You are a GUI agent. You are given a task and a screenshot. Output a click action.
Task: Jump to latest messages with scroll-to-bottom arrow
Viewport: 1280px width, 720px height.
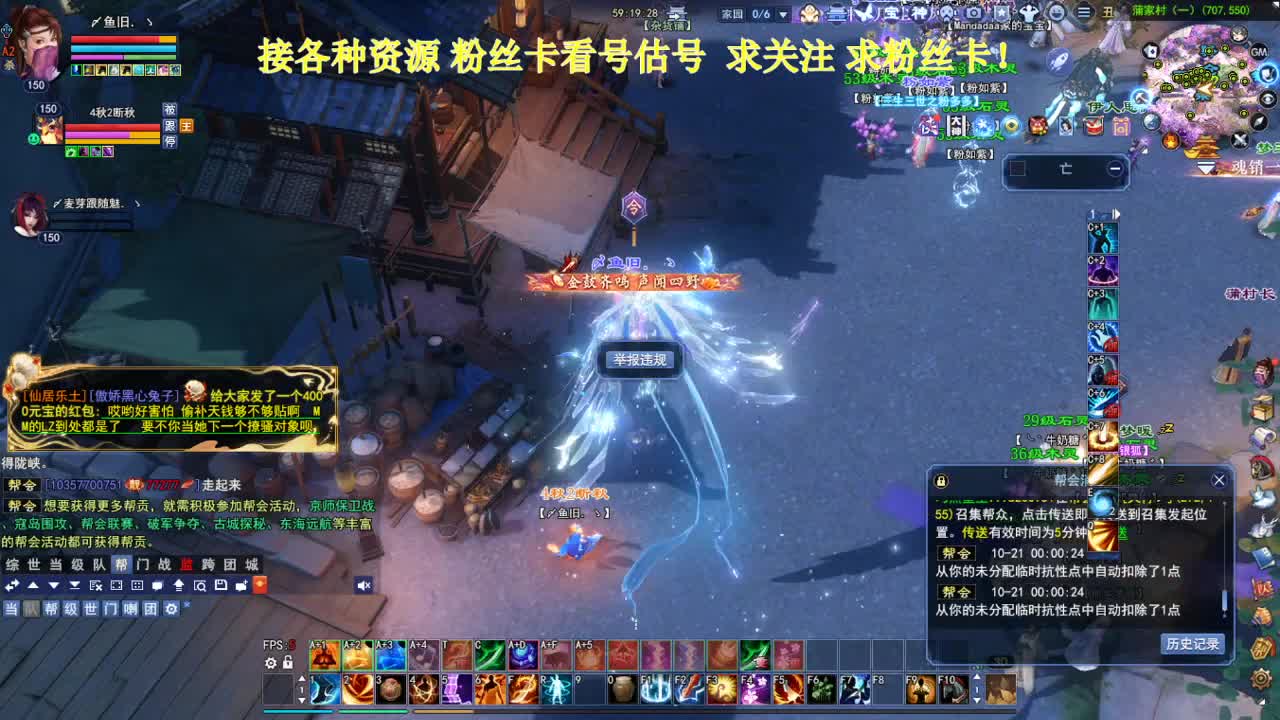[x=75, y=585]
